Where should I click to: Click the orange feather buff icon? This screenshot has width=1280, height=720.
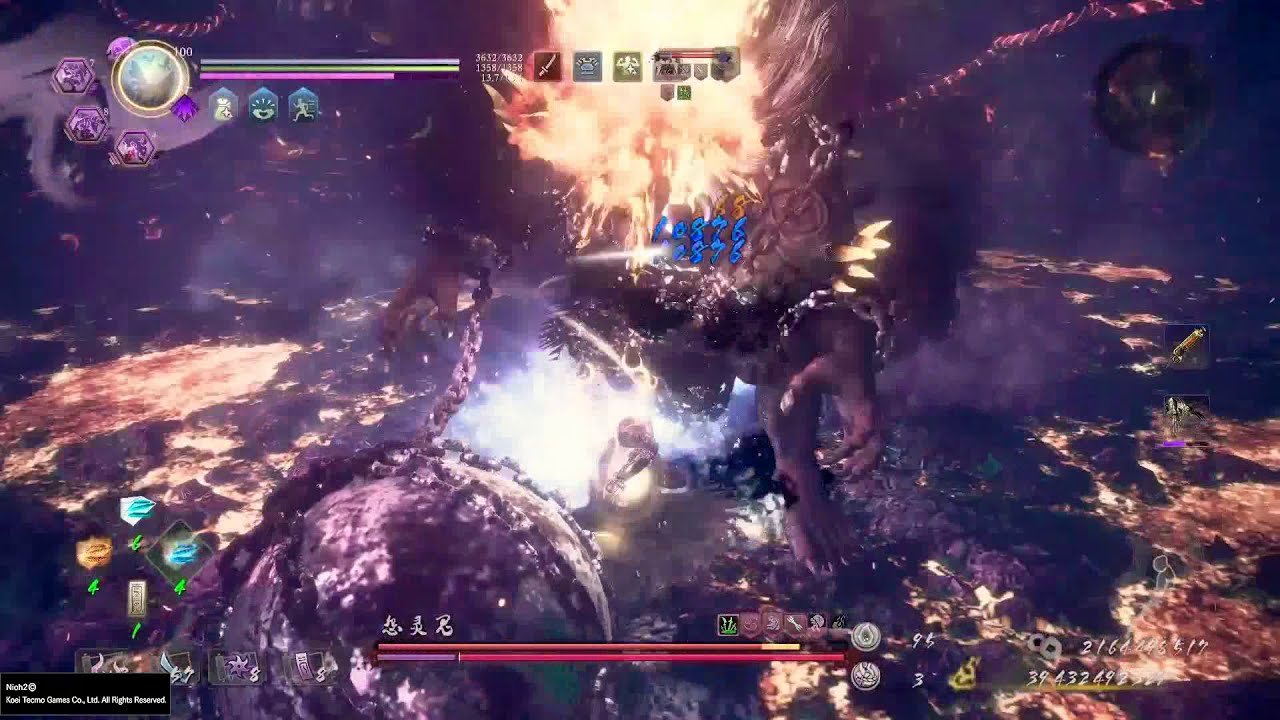[x=95, y=554]
